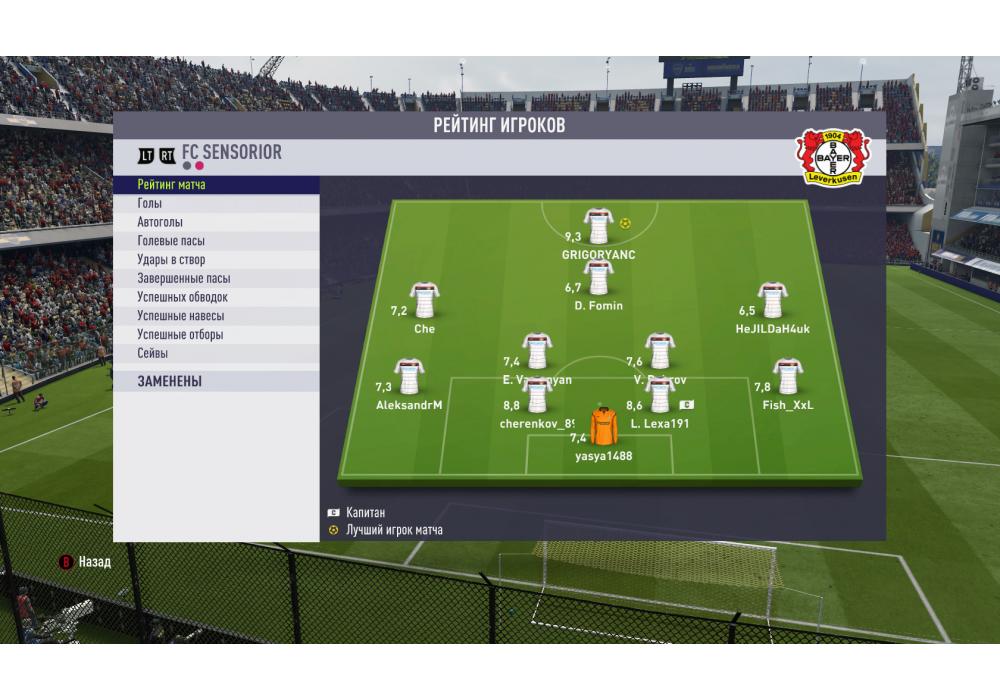Show the Автоголы stat
The image size is (1000, 700).
[x=216, y=223]
